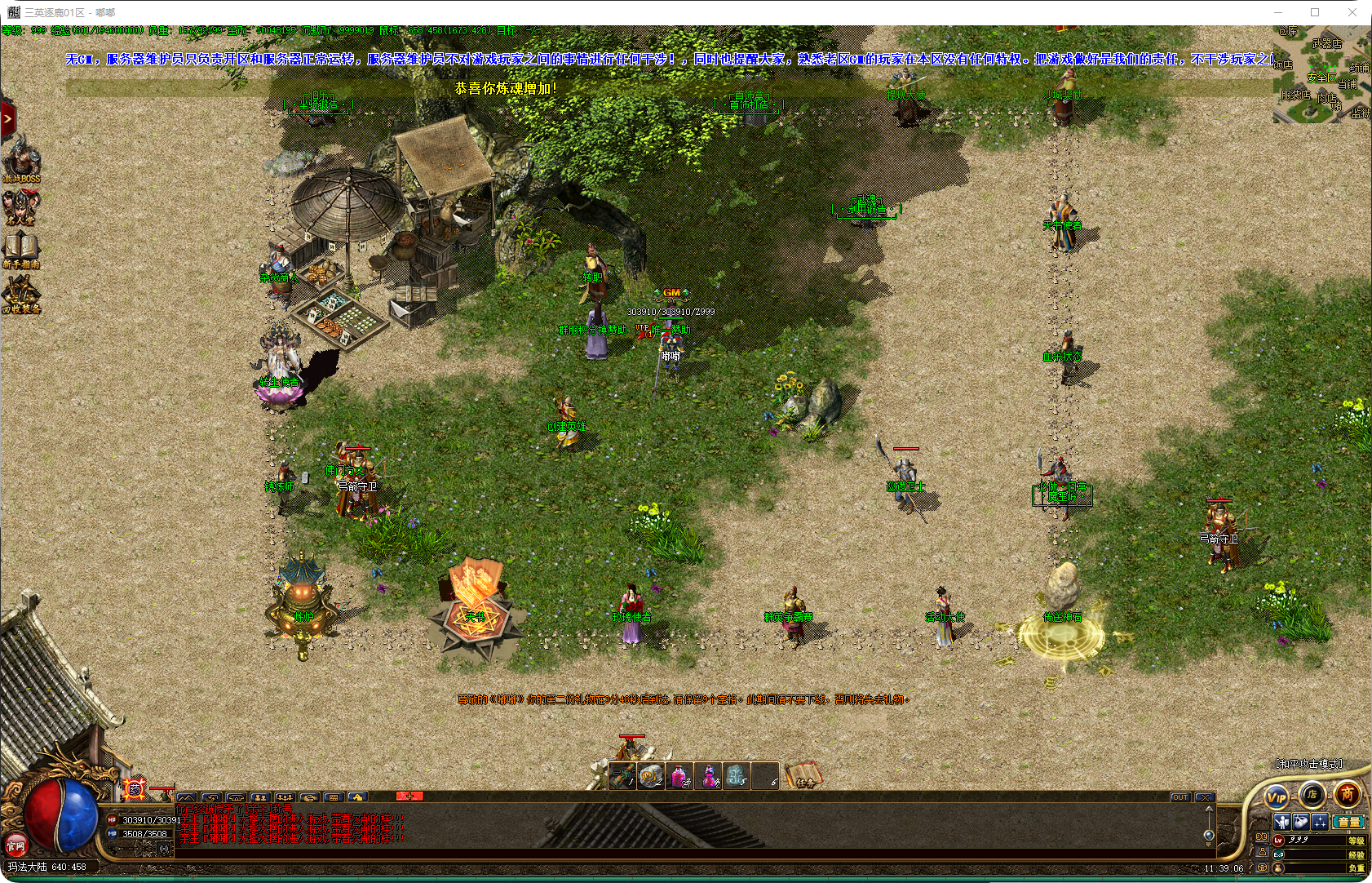This screenshot has height=883, width=1372.
Task: Open the 任务 quest book
Action: pos(803,775)
